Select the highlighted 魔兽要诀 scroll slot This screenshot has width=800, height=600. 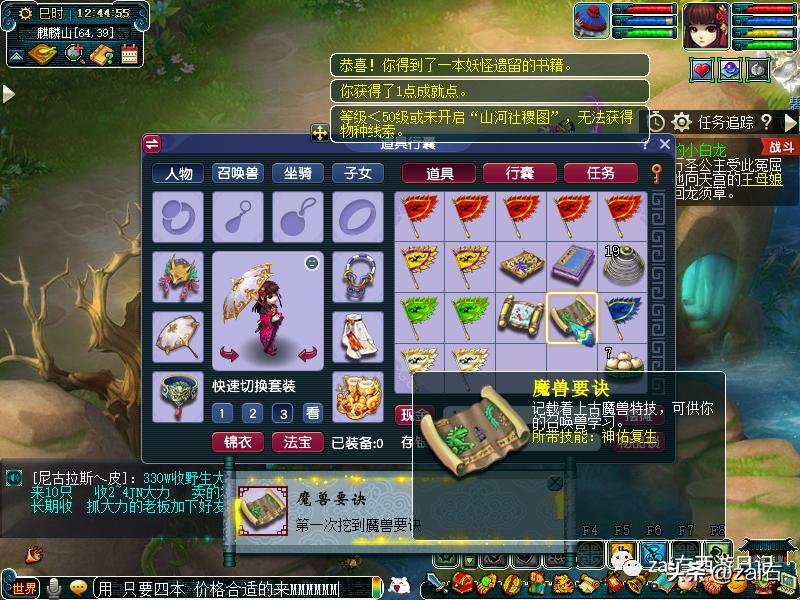[572, 317]
